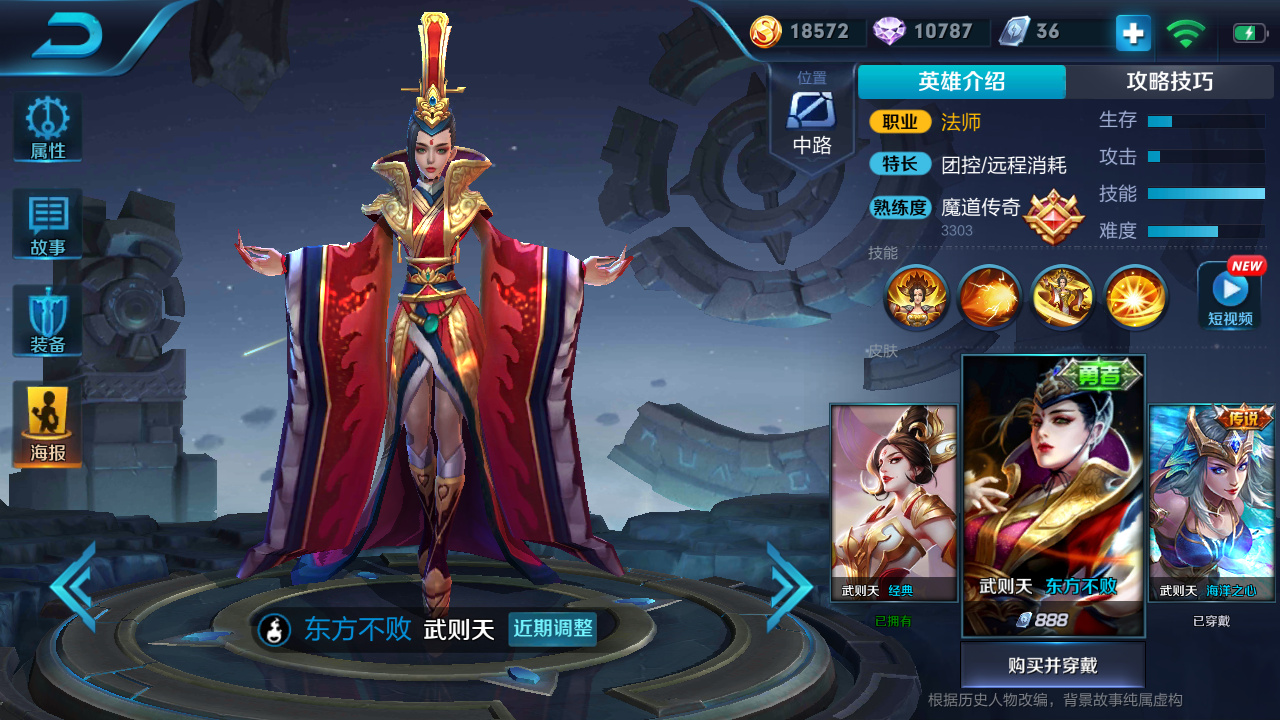View Wu Zetian's first skill icon
Screen dimensions: 1280x720
[915, 297]
